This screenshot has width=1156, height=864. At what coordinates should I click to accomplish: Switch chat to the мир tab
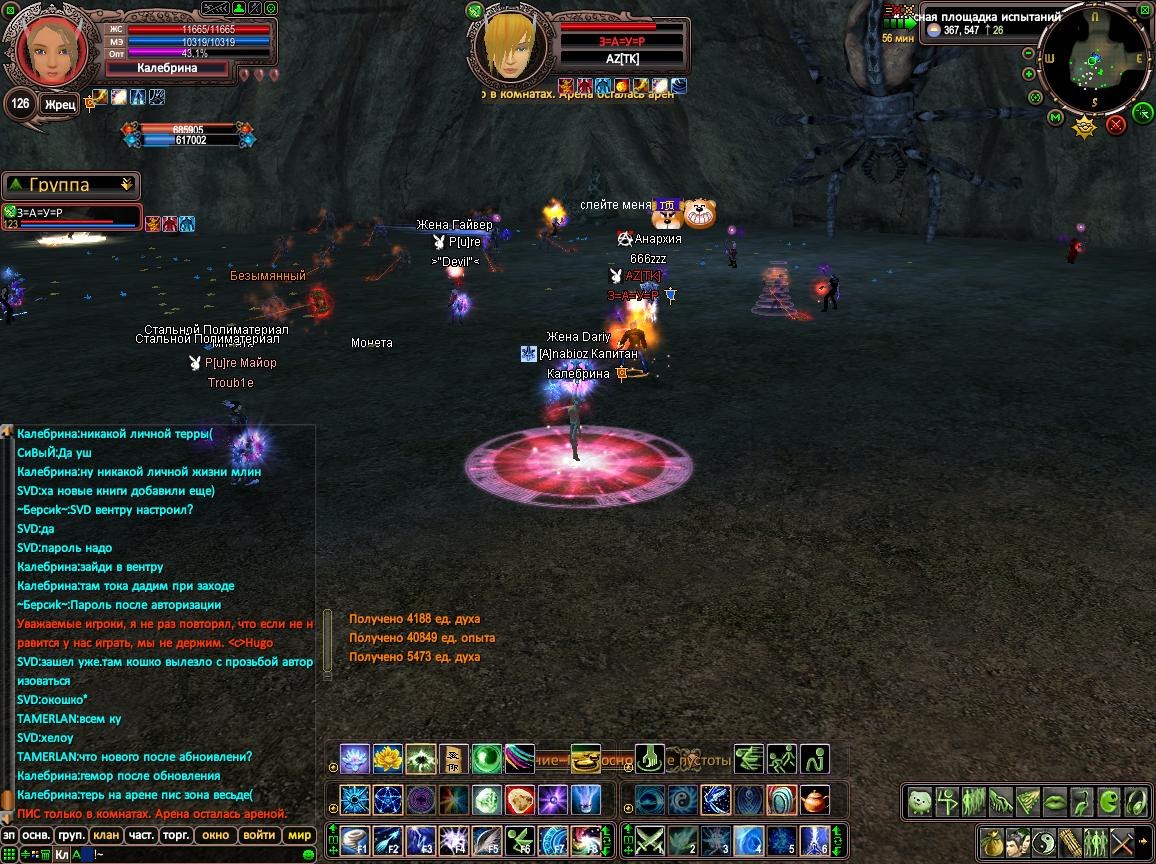(x=298, y=835)
